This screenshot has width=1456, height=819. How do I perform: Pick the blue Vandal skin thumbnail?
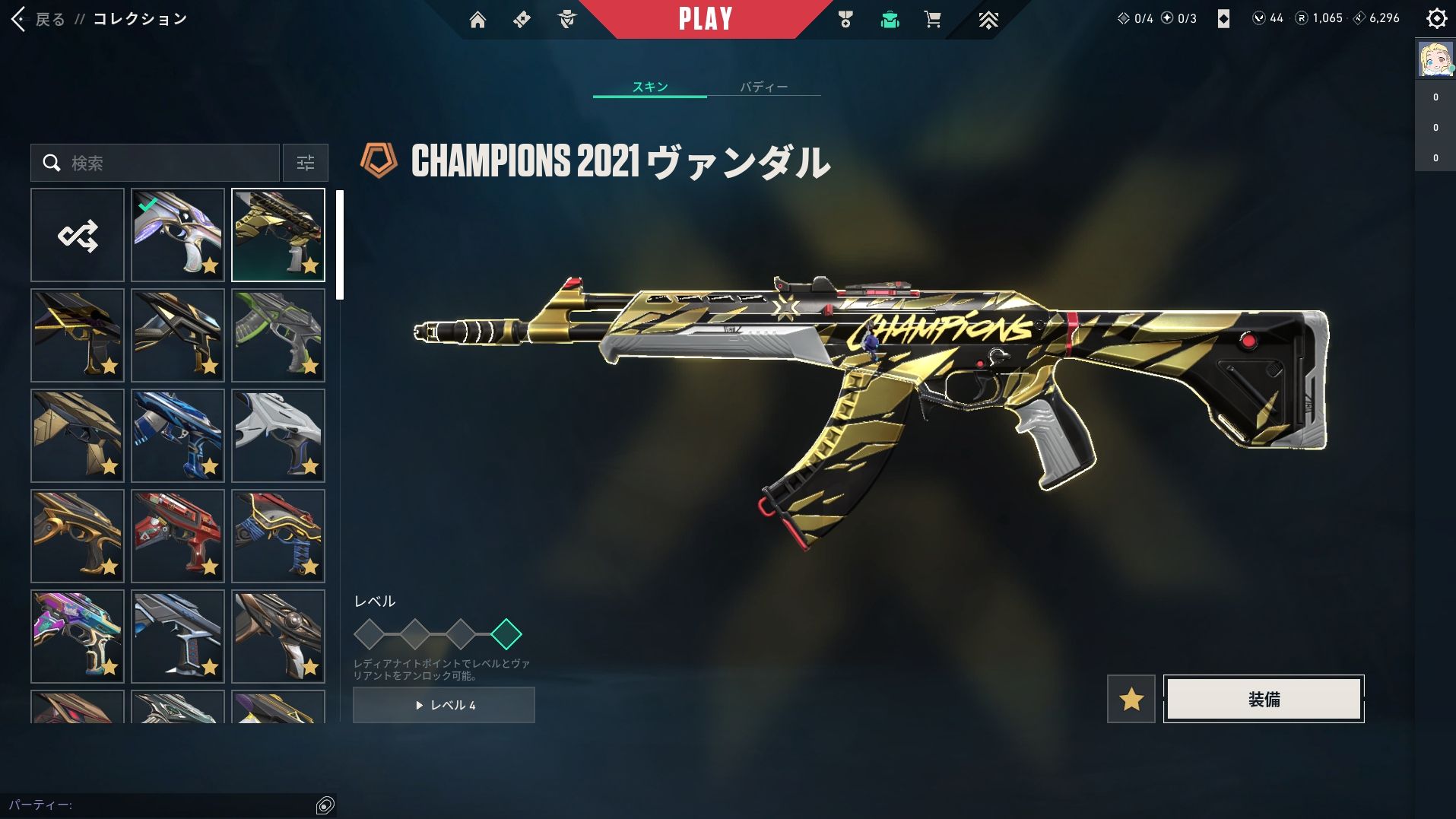(x=178, y=436)
